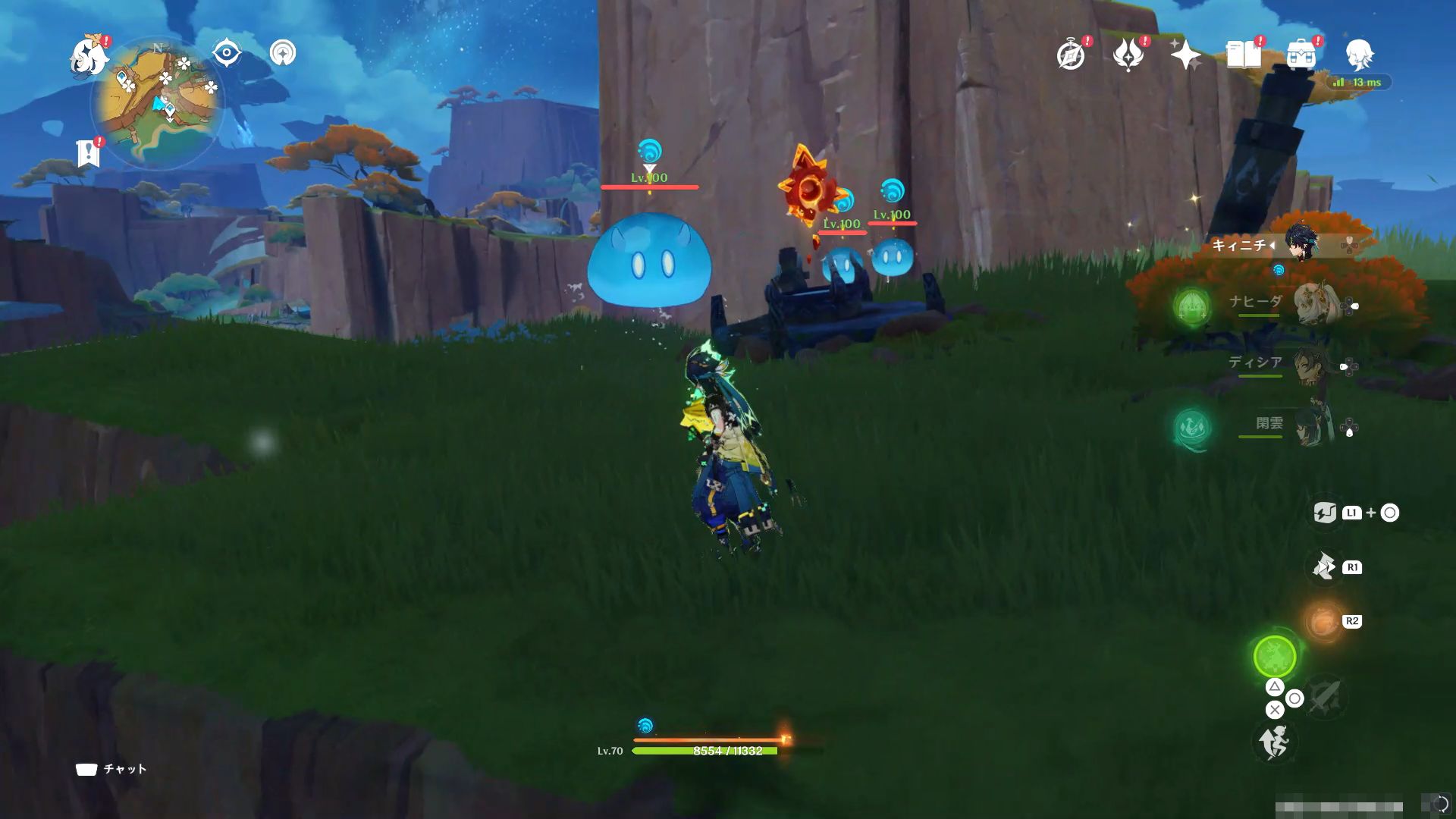Open the compass events icon
The width and height of the screenshot is (1456, 819).
coord(1071,55)
